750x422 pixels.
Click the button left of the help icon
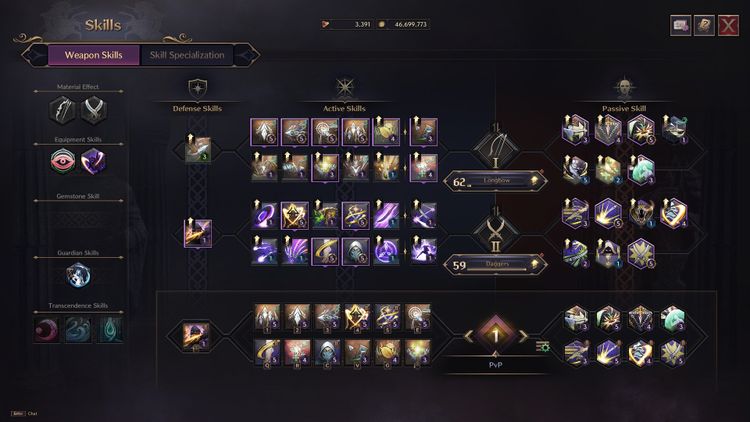(x=681, y=25)
